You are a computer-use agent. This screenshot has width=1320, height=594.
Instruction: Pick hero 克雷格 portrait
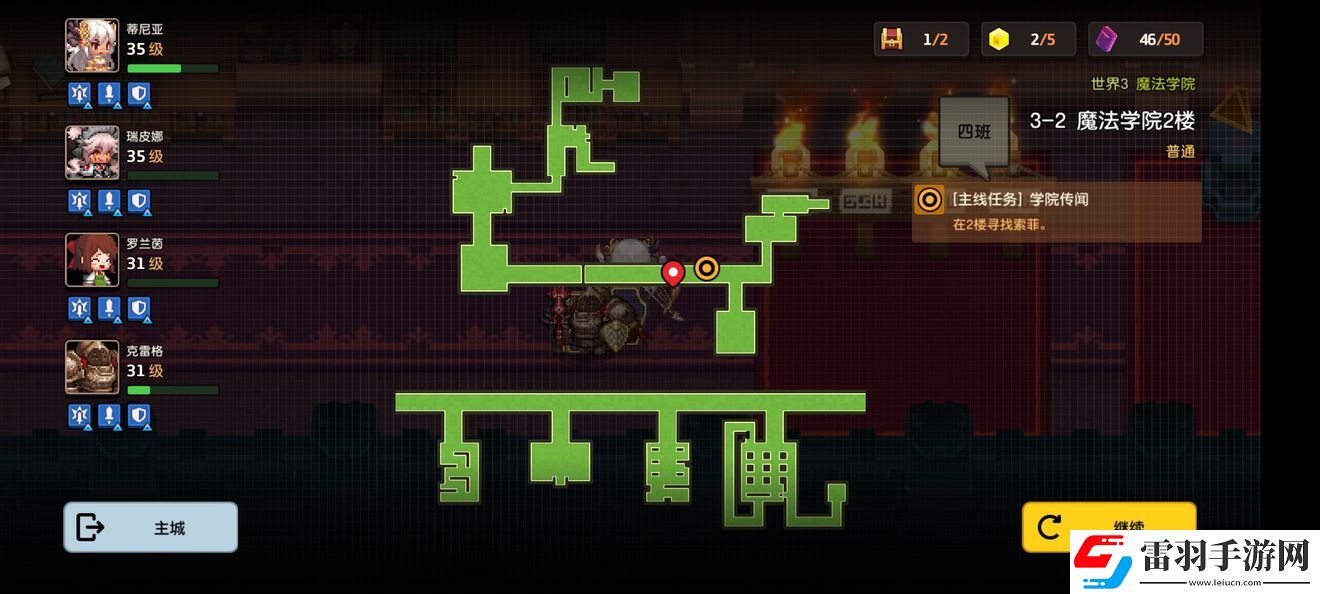[92, 367]
